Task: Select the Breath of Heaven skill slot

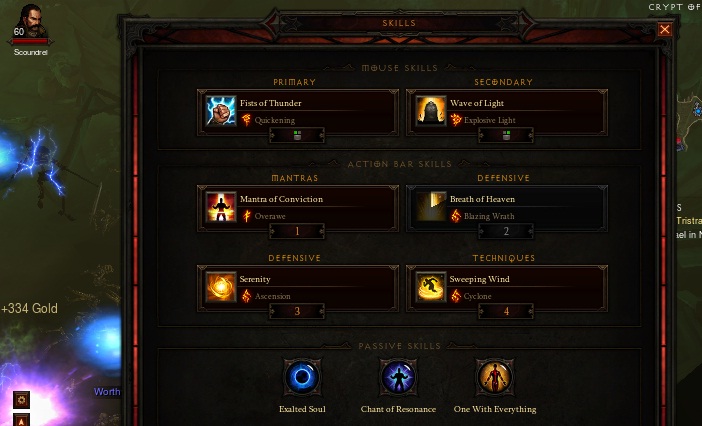Action: click(x=506, y=207)
